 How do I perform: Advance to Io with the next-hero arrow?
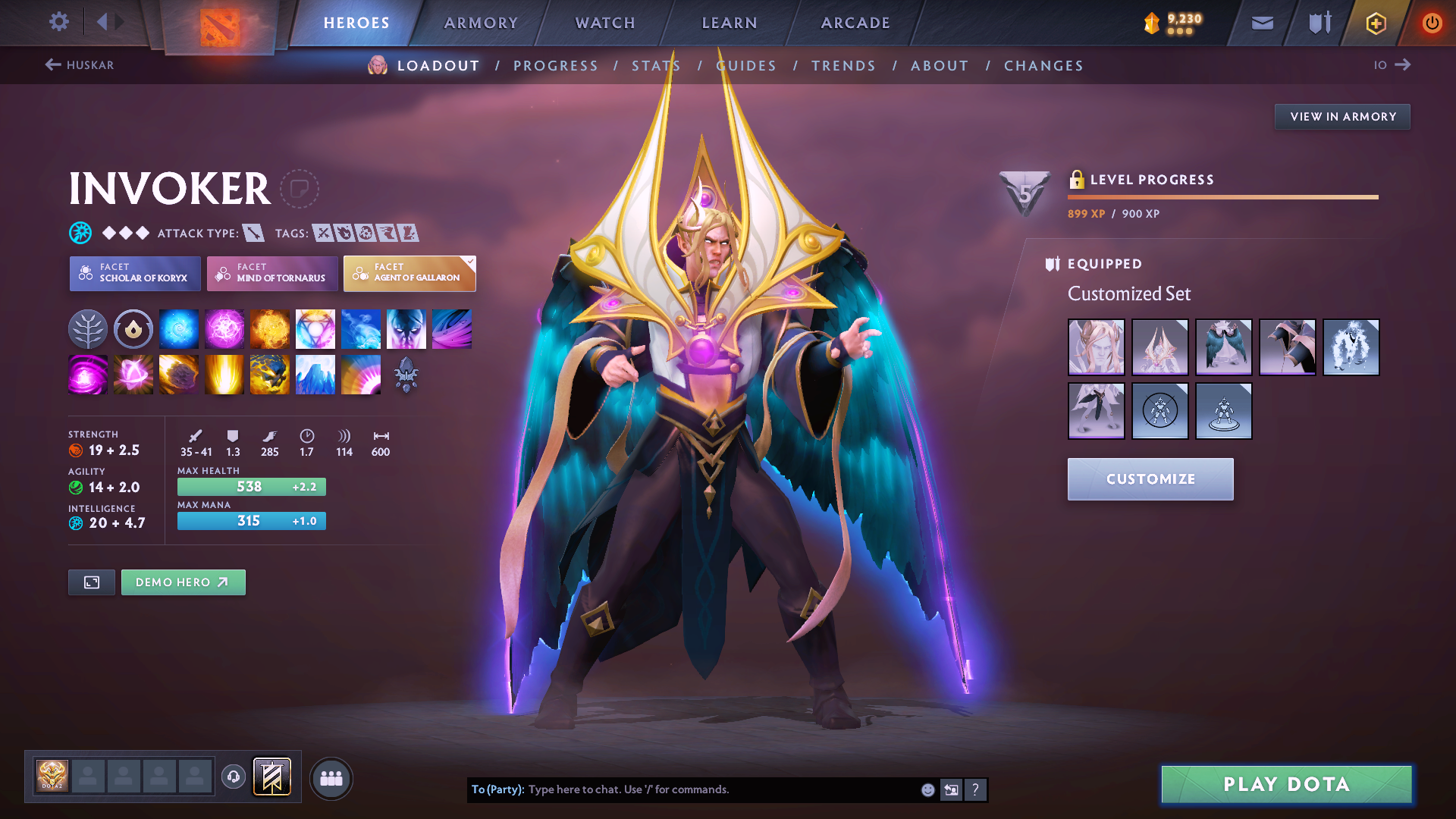(x=1404, y=65)
